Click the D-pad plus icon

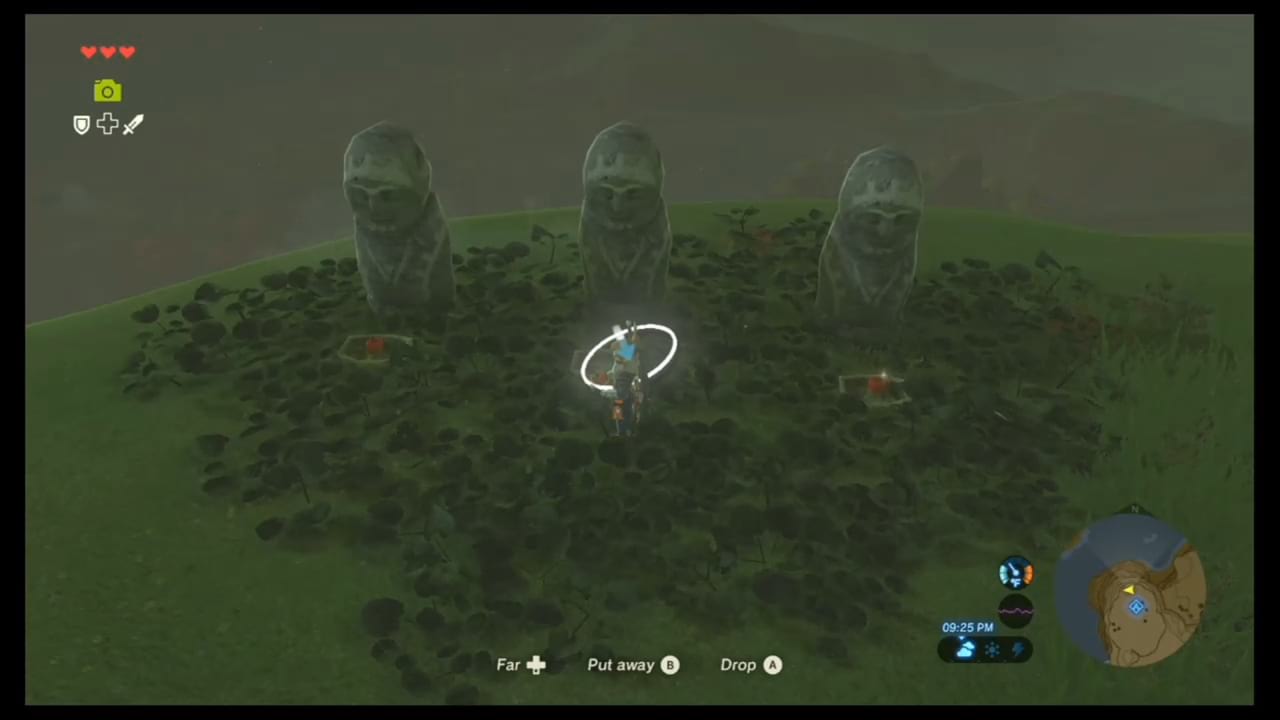click(107, 124)
